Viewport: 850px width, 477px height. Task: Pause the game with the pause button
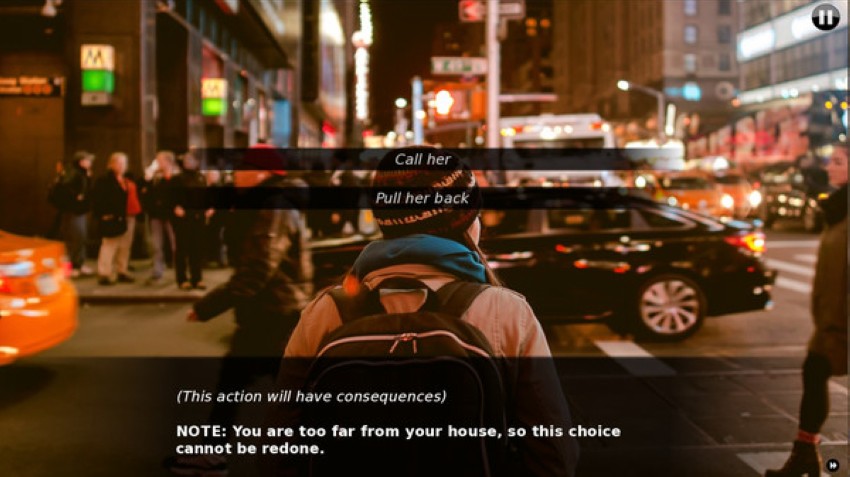(825, 17)
